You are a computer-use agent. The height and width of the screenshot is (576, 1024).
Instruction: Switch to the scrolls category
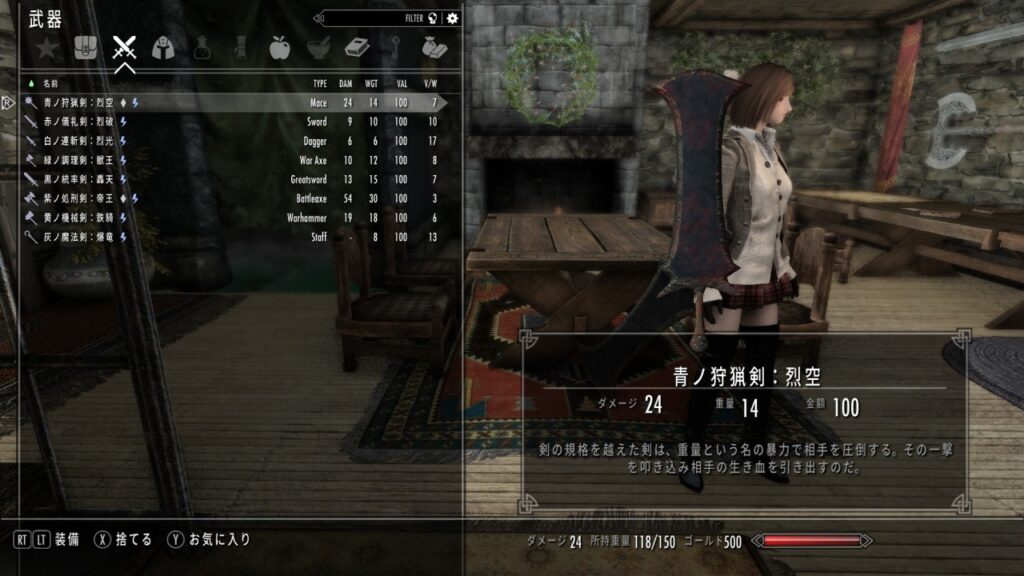[240, 47]
